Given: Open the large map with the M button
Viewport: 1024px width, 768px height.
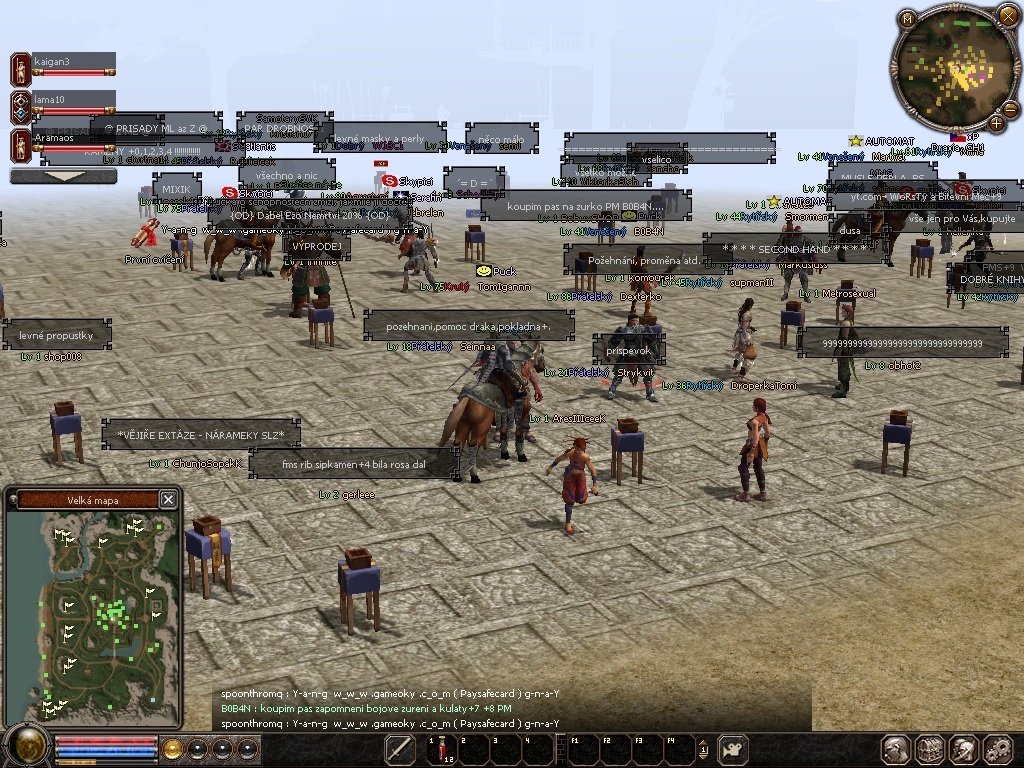Looking at the screenshot, I should click(x=907, y=18).
